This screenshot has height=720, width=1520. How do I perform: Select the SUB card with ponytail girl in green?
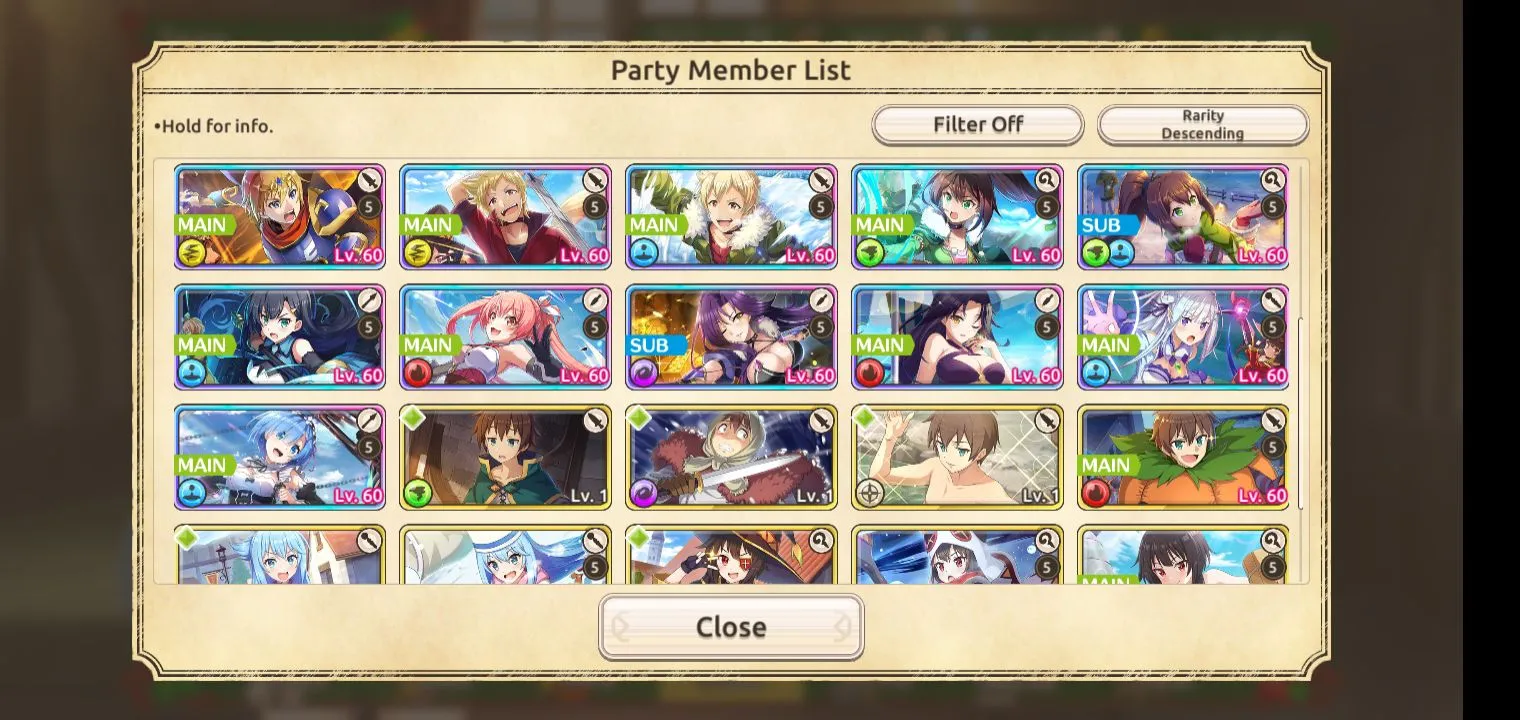click(1182, 217)
